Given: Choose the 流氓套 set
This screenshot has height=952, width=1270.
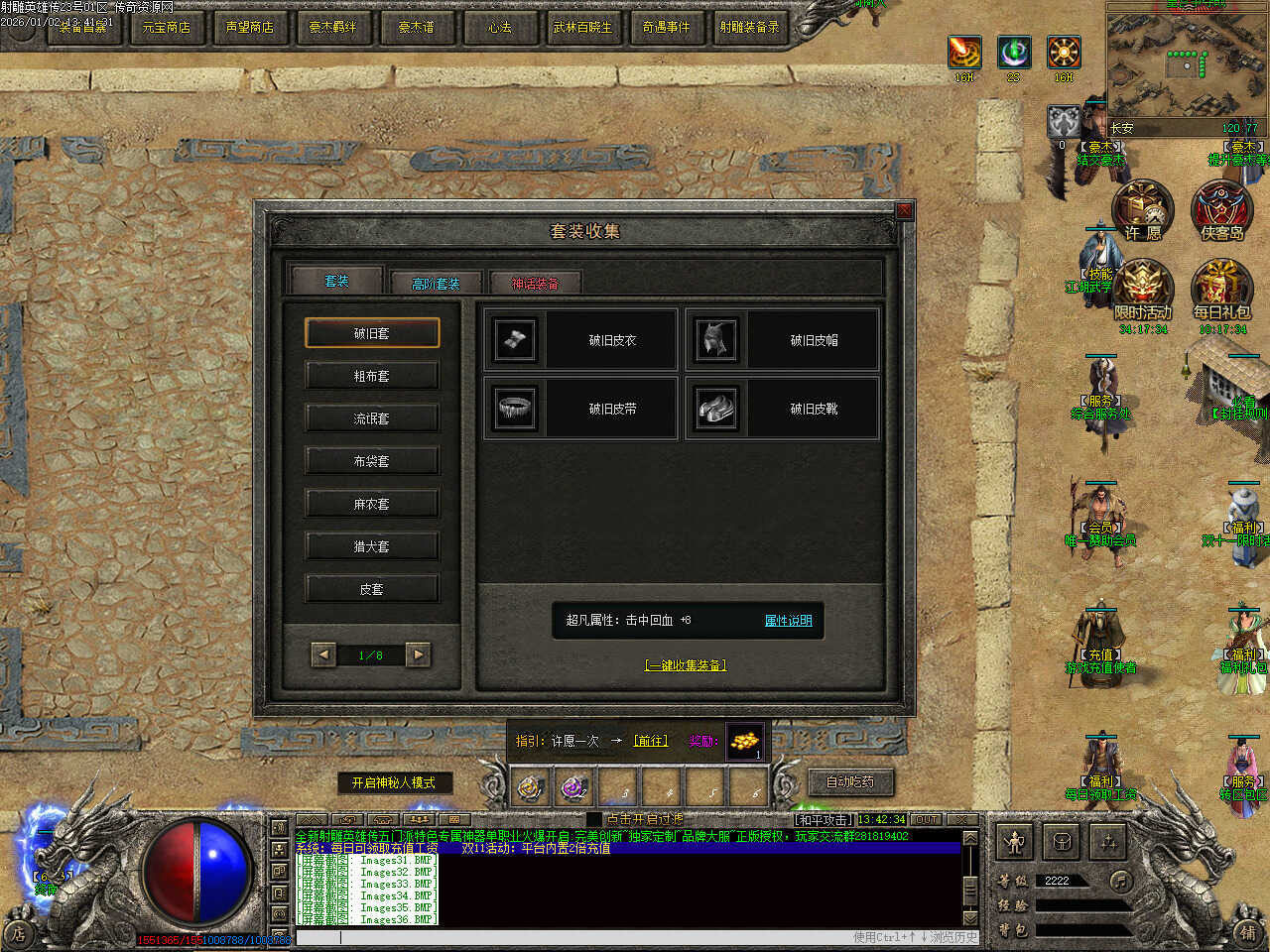Looking at the screenshot, I should [x=371, y=418].
